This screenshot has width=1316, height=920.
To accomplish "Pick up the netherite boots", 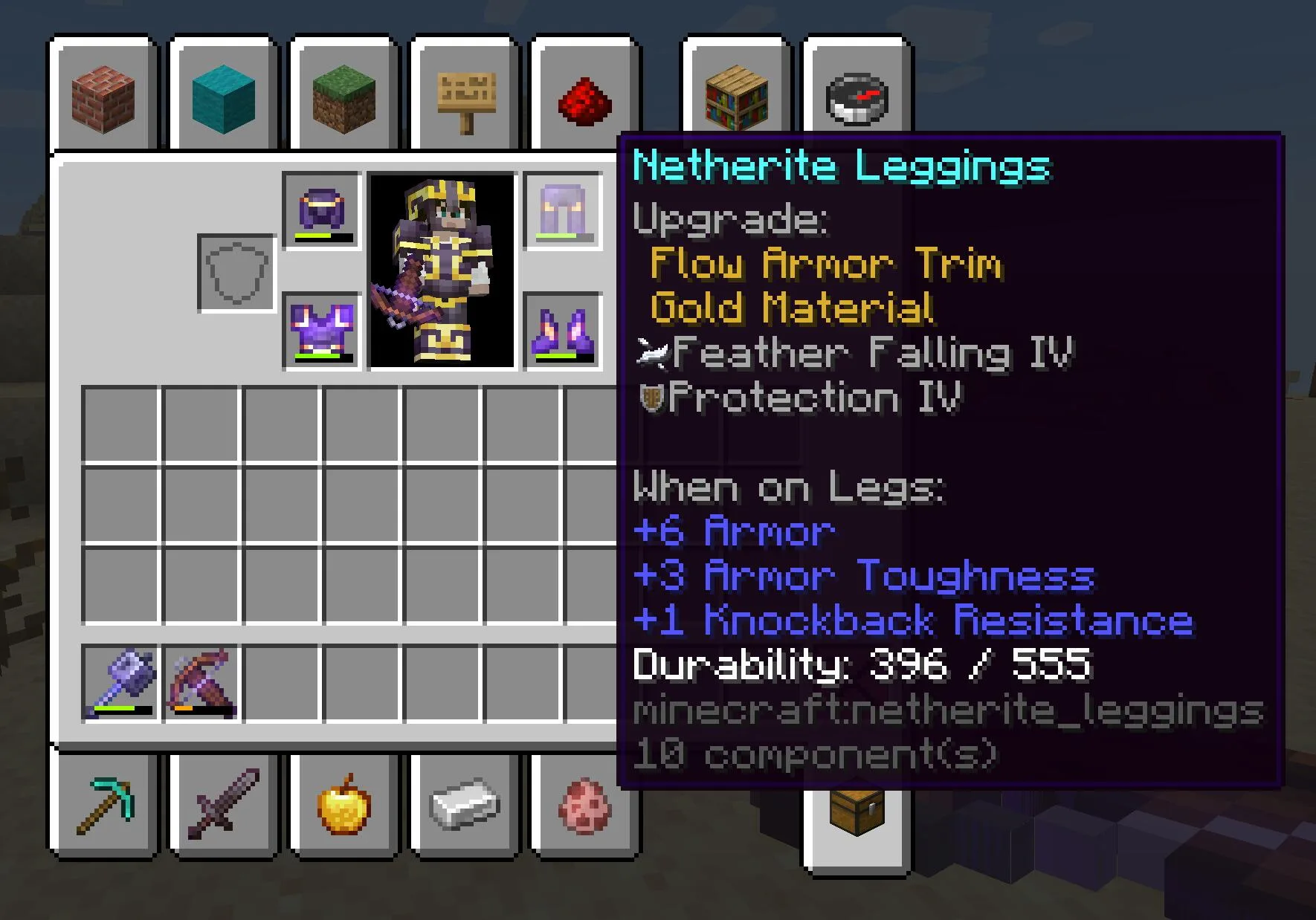I will point(563,331).
